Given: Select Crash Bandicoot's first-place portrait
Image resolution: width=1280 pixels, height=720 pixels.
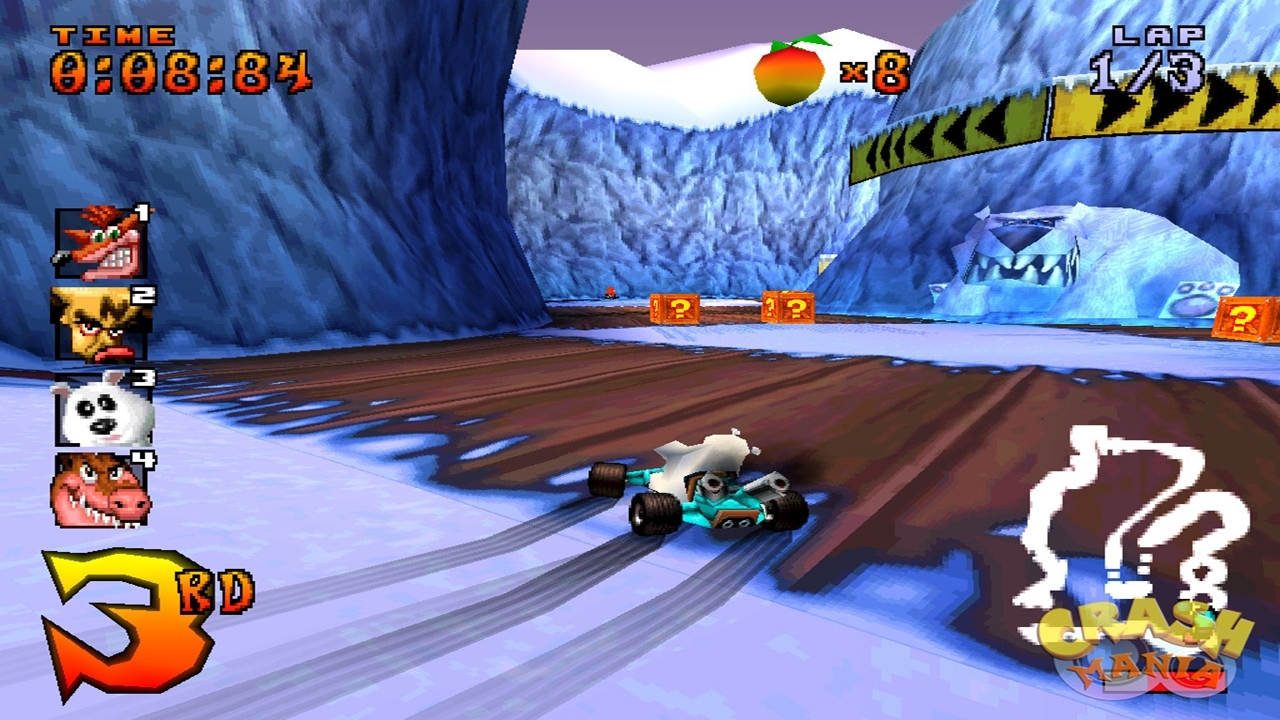Looking at the screenshot, I should click(x=100, y=243).
